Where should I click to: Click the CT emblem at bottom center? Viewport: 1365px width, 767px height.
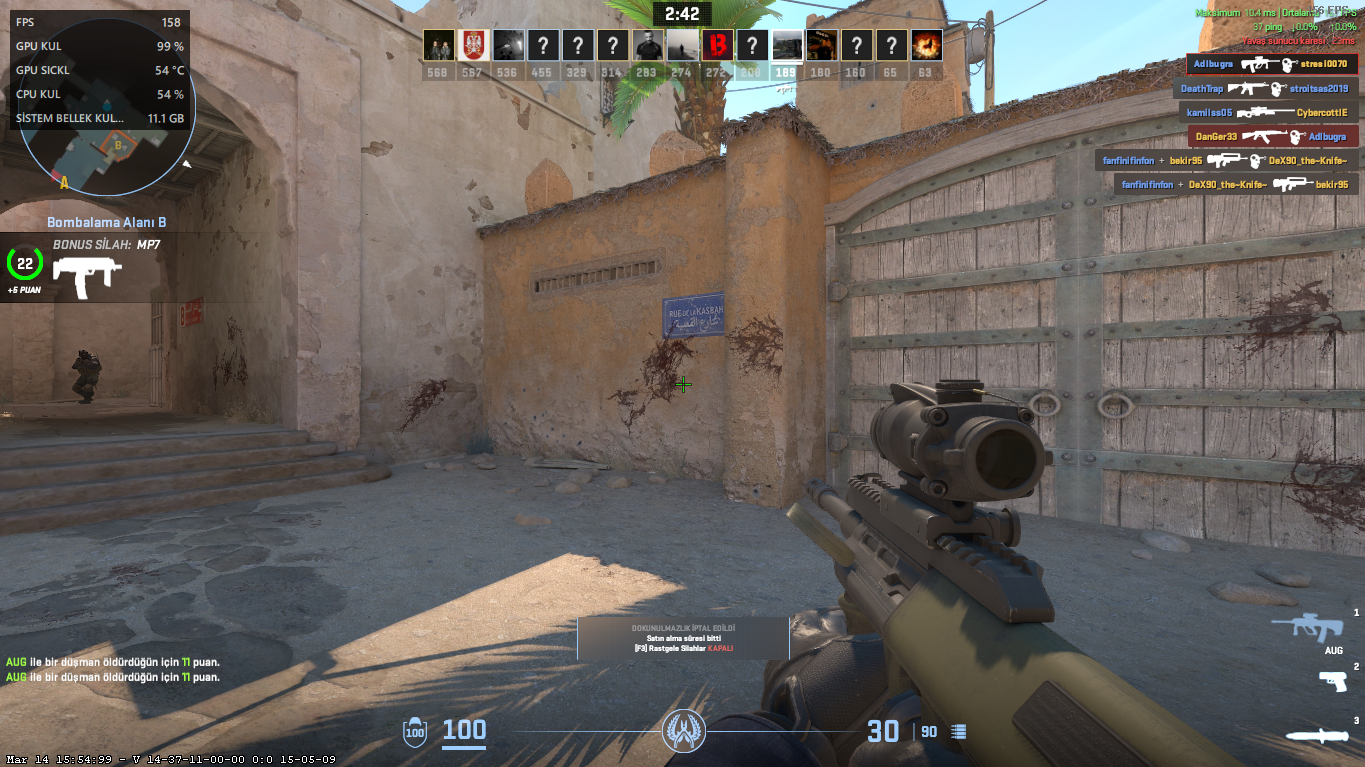(x=684, y=732)
